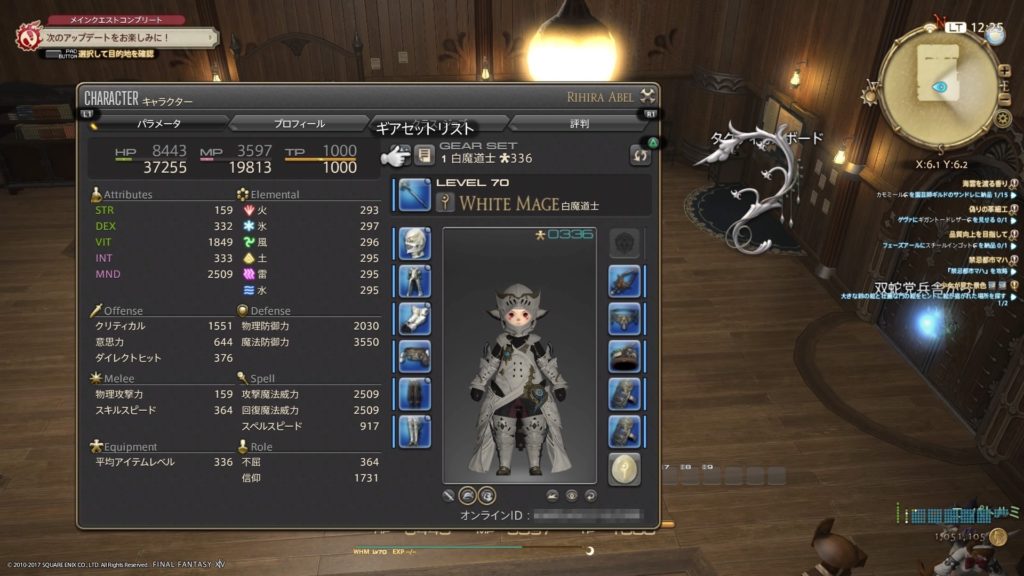1024x576 pixels.
Task: Pick the belt equipment slot
Action: click(x=414, y=355)
